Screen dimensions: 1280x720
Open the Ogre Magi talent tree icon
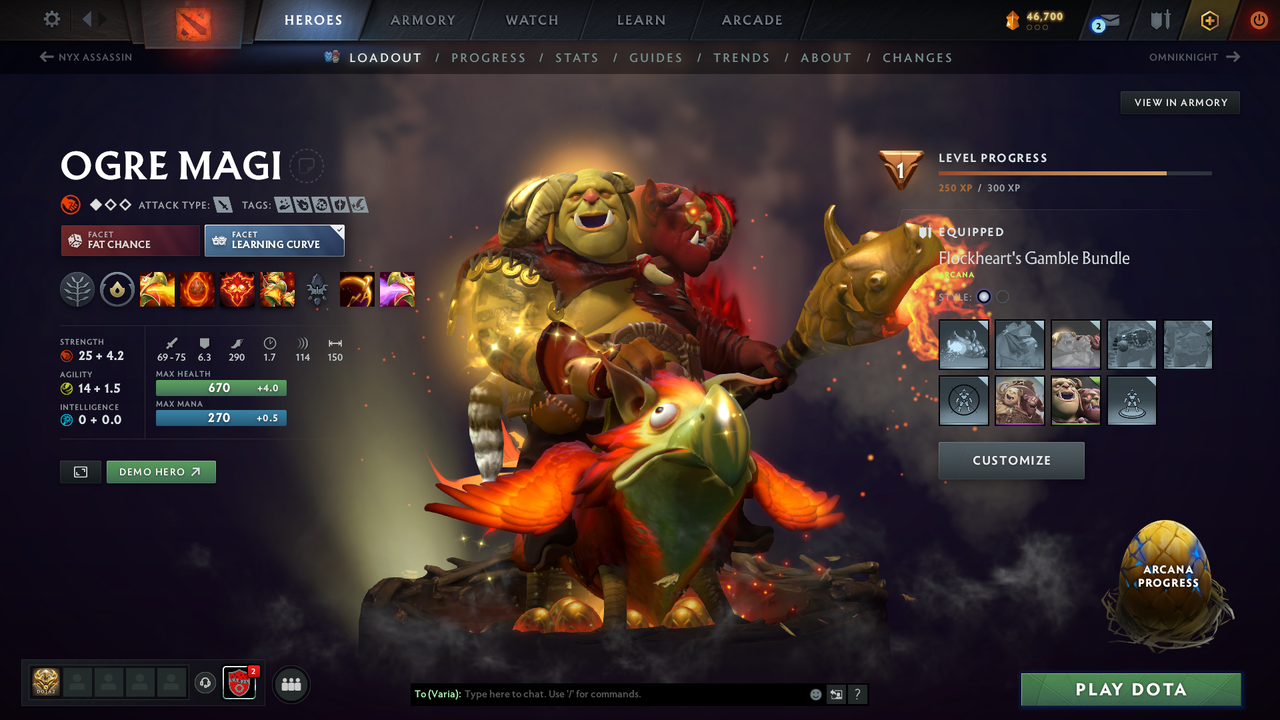coord(76,289)
